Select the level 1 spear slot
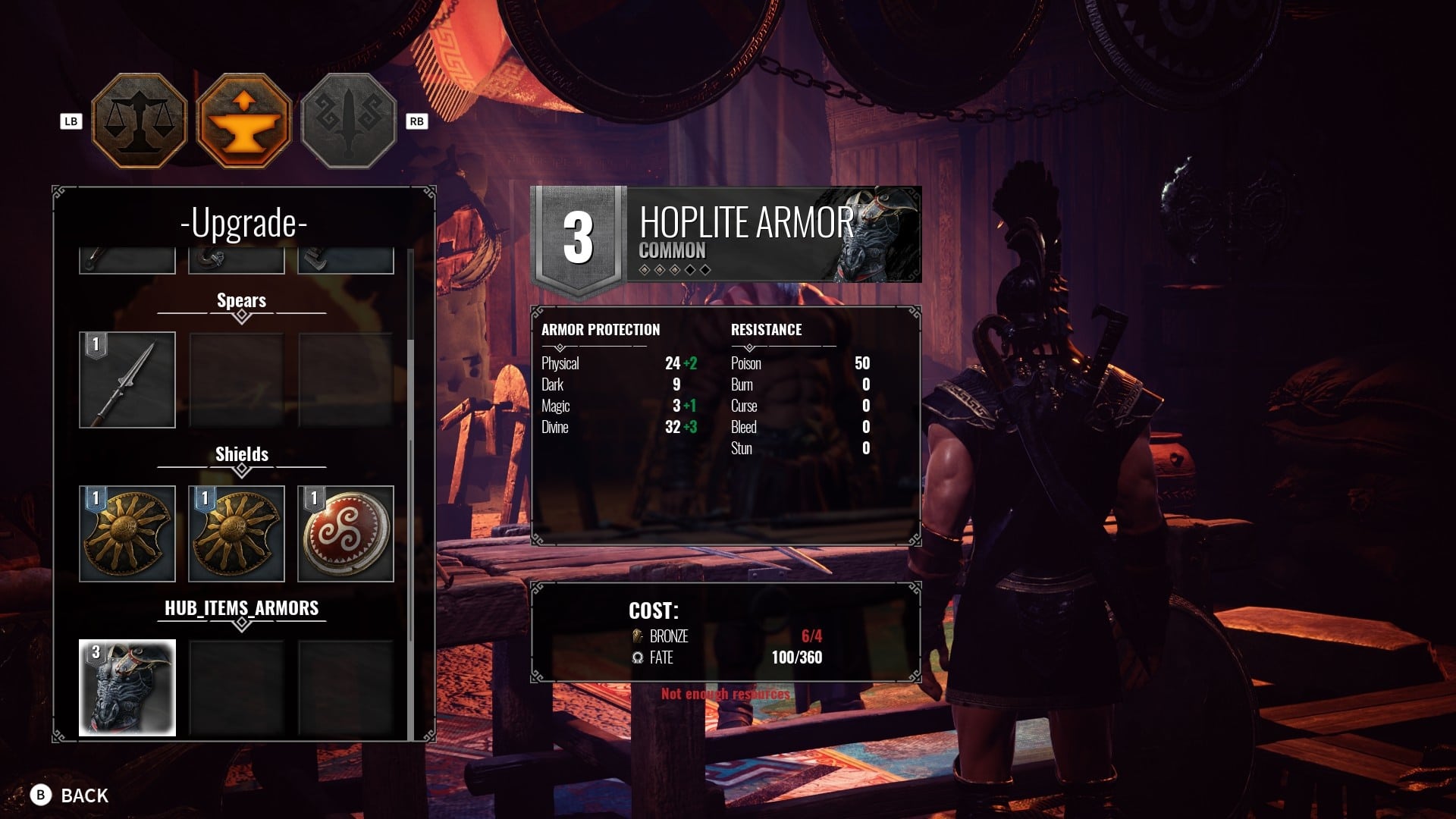This screenshot has height=819, width=1456. coord(127,380)
